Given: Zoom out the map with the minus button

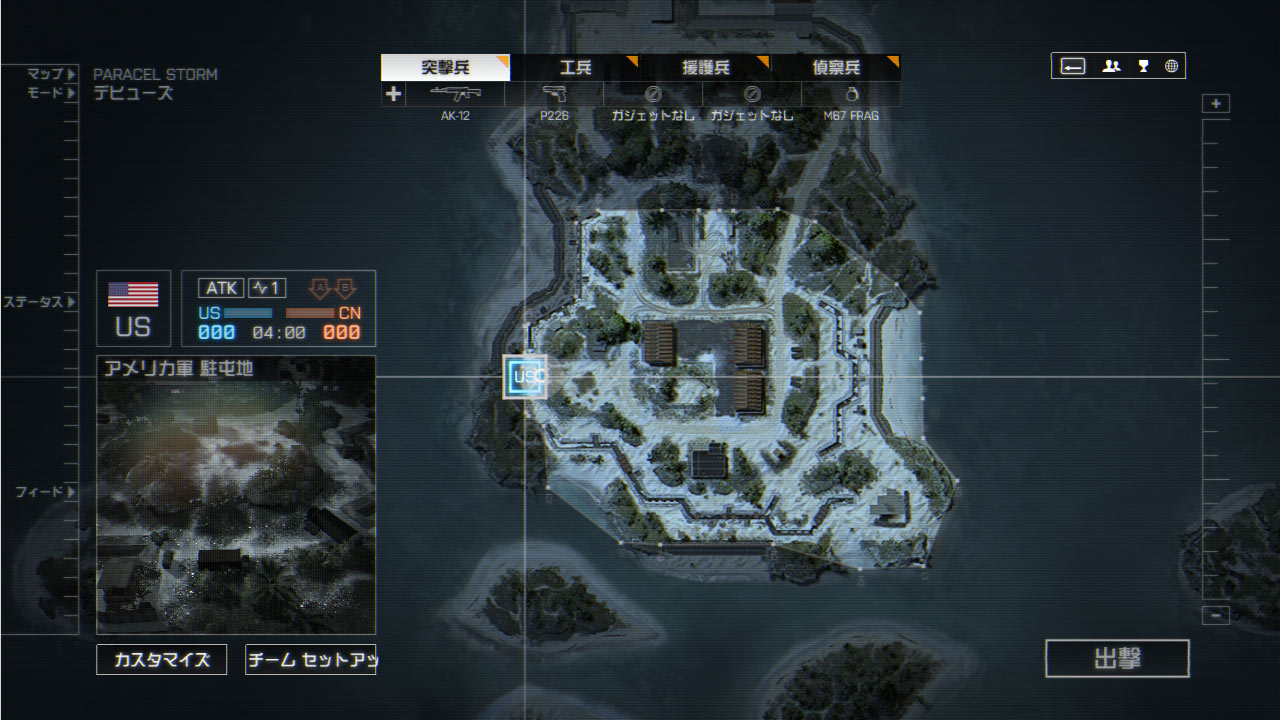Looking at the screenshot, I should point(1216,615).
